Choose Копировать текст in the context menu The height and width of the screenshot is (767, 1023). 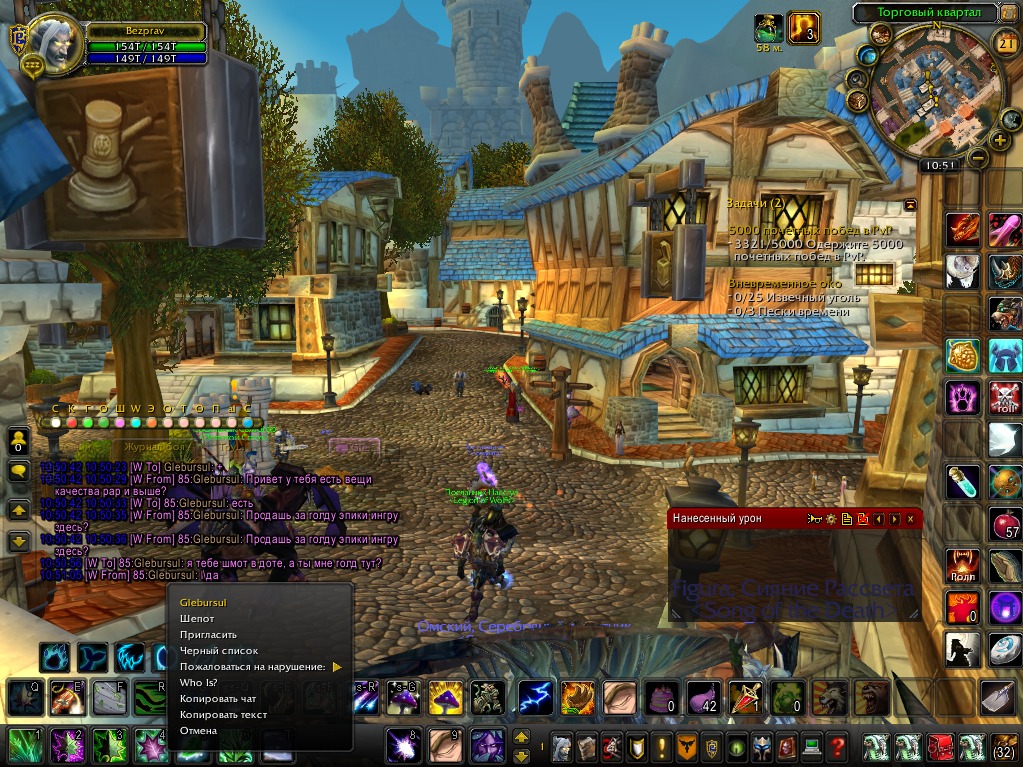click(x=223, y=715)
